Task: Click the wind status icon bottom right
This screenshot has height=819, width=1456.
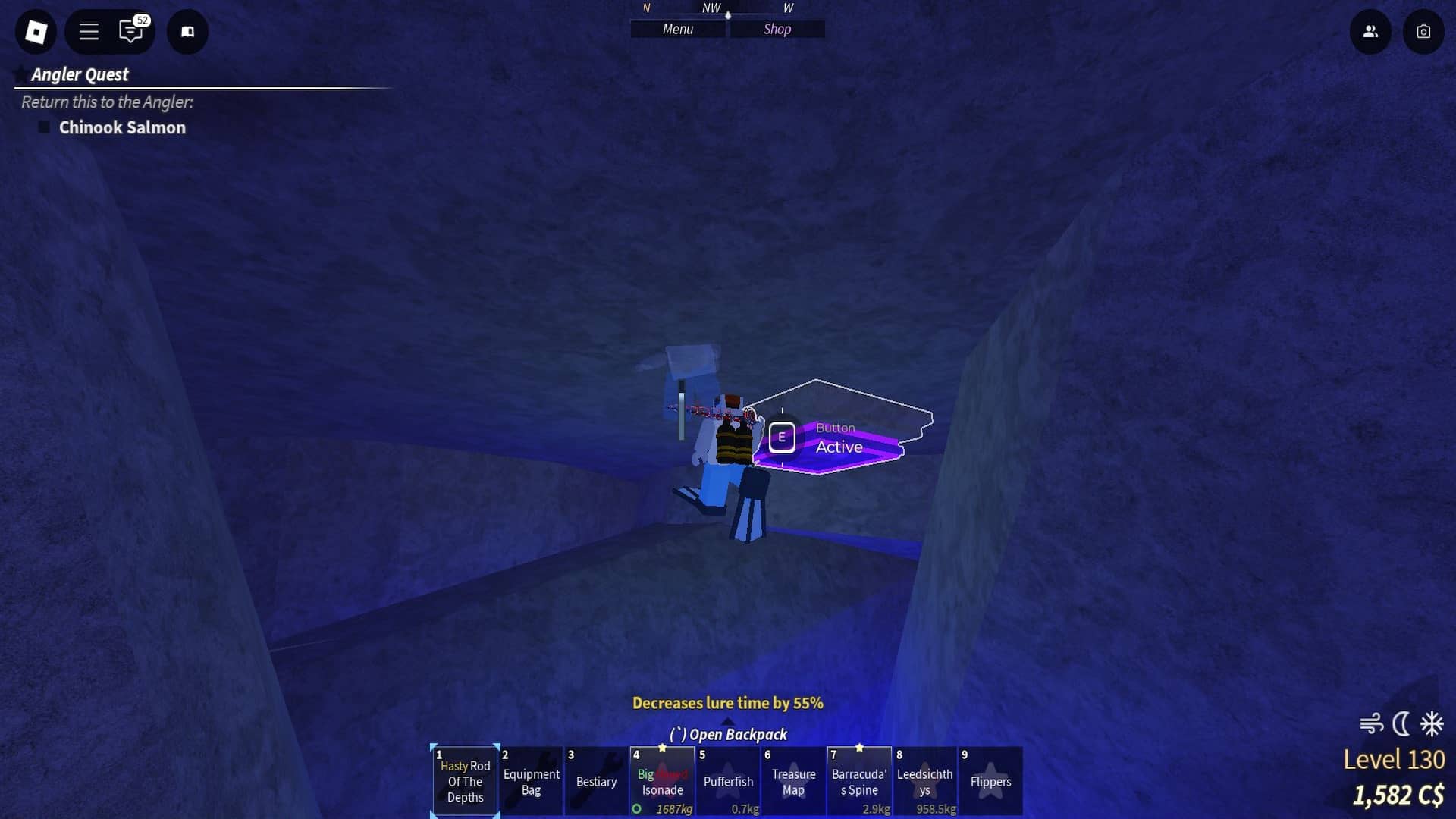Action: 1373,724
